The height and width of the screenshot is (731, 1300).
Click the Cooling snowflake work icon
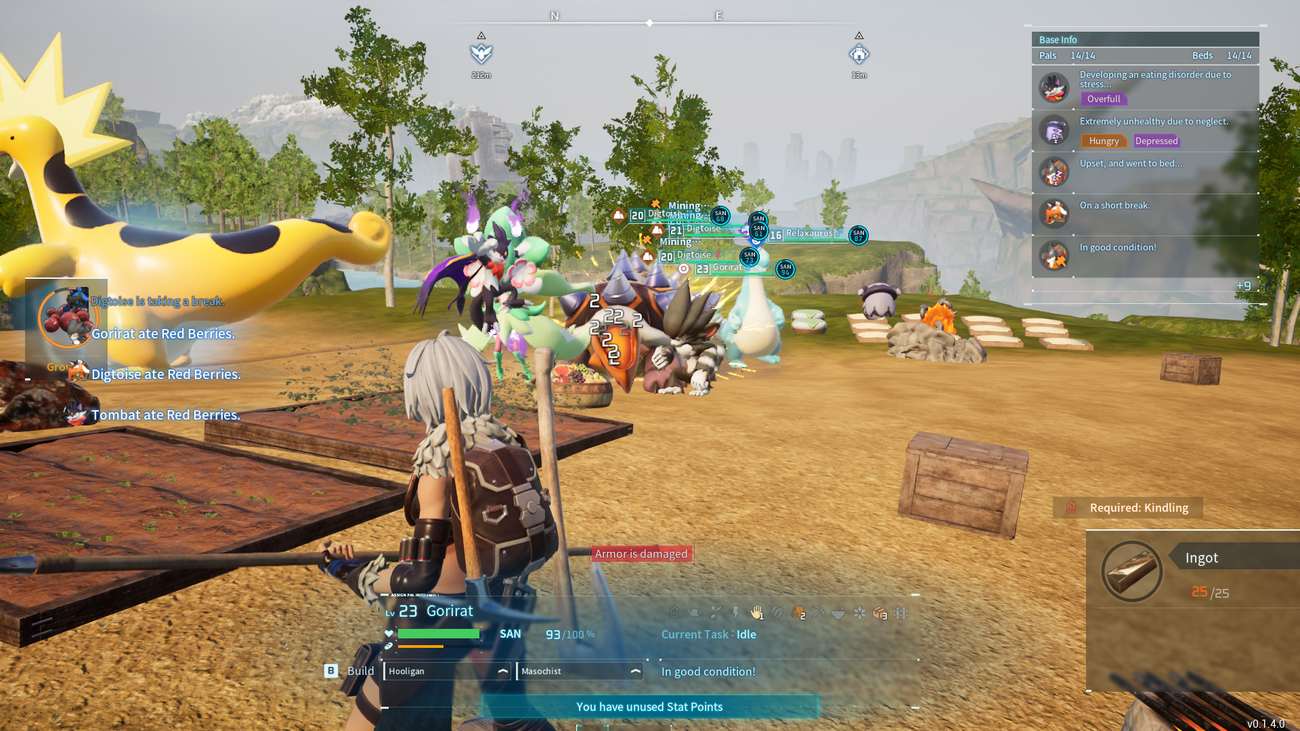point(860,613)
